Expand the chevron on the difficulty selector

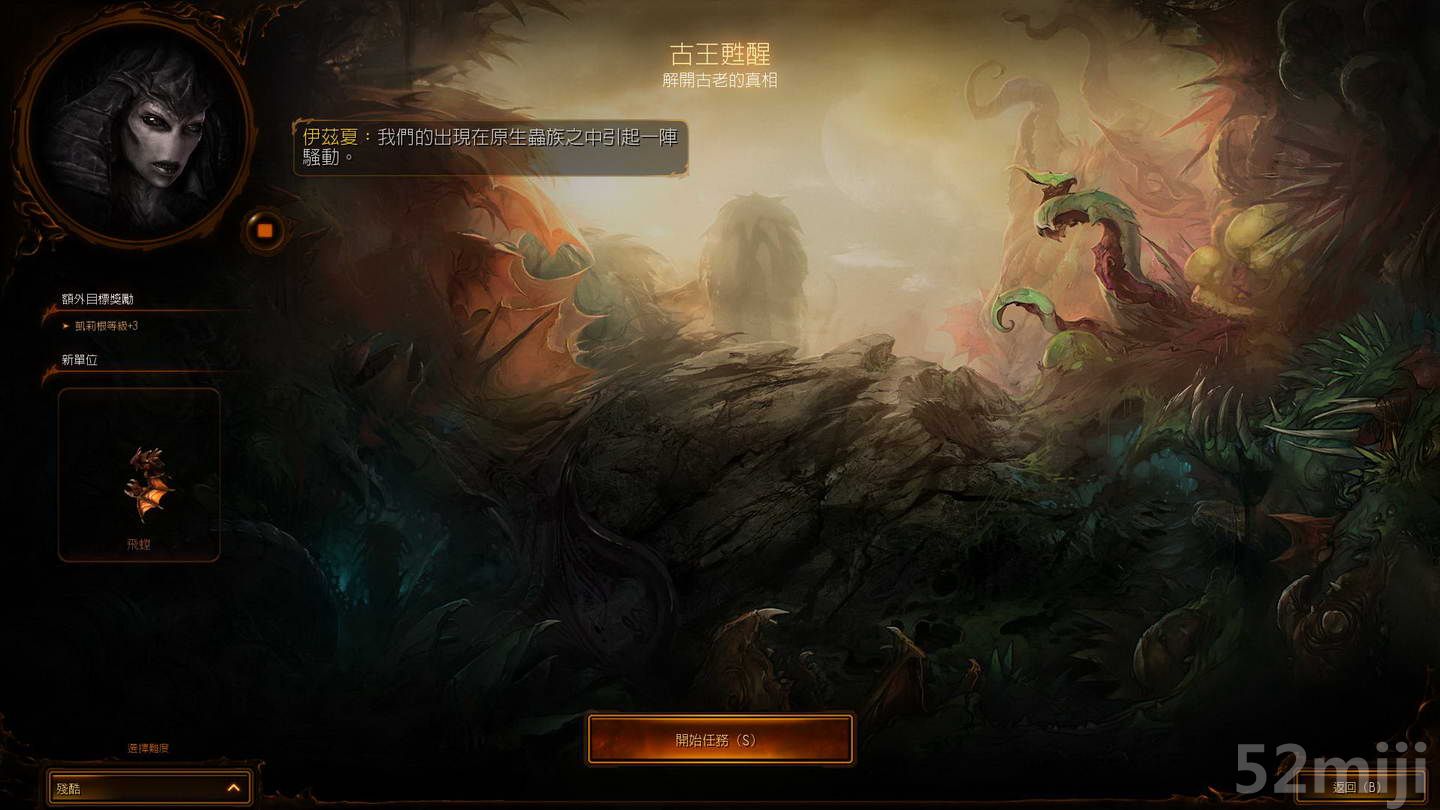click(x=236, y=787)
